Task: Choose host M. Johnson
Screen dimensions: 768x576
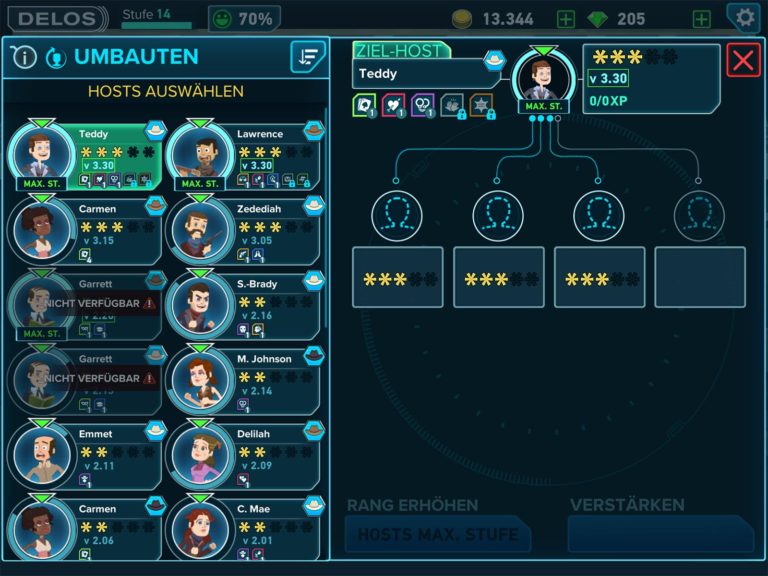Action: pyautogui.click(x=243, y=380)
